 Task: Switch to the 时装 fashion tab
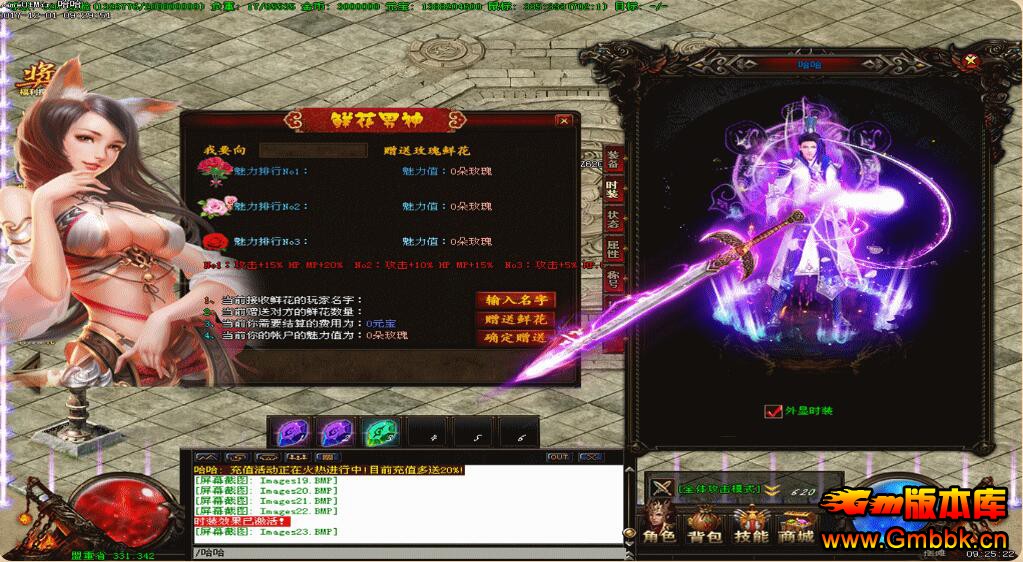click(x=612, y=188)
